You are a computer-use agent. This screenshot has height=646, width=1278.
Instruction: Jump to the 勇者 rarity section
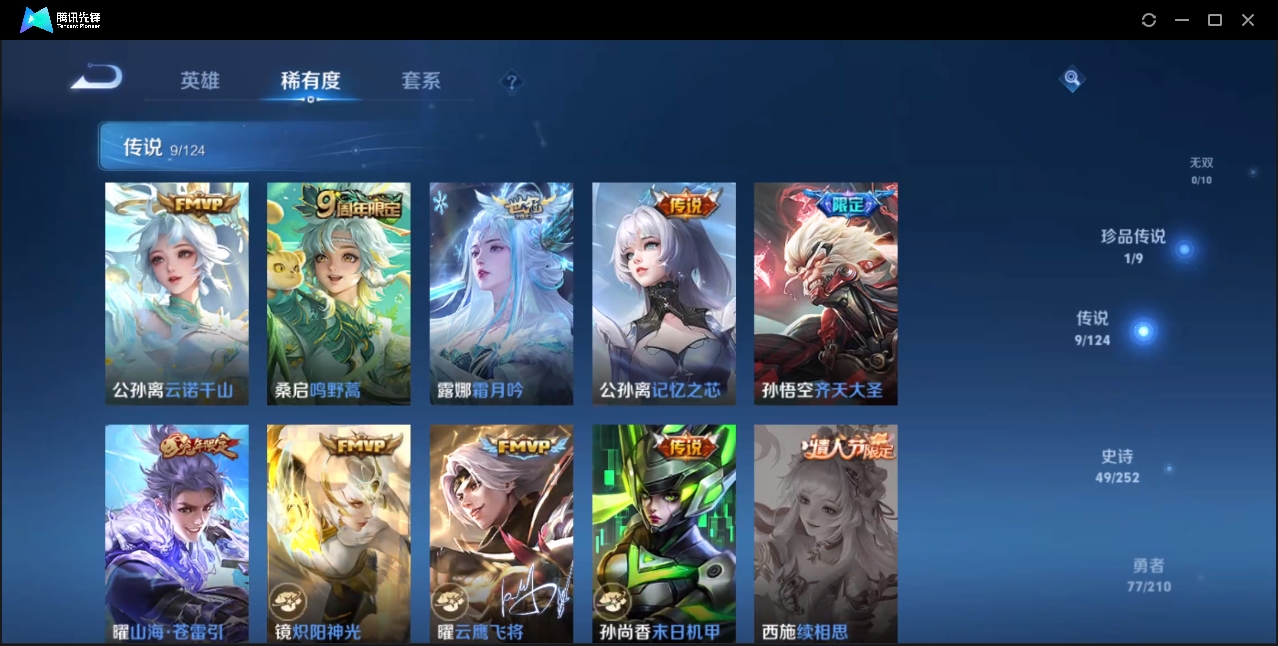1148,575
